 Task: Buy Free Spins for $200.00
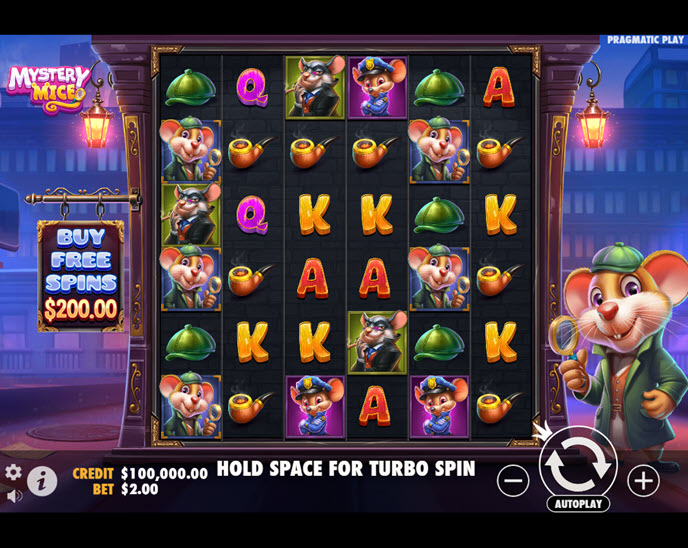[x=81, y=274]
